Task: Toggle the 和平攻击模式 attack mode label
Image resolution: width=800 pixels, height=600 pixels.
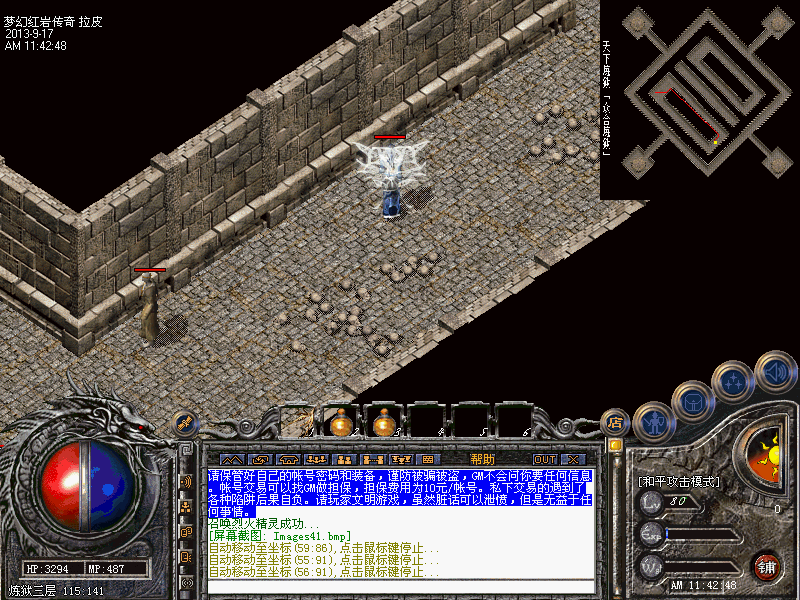Action: [679, 481]
